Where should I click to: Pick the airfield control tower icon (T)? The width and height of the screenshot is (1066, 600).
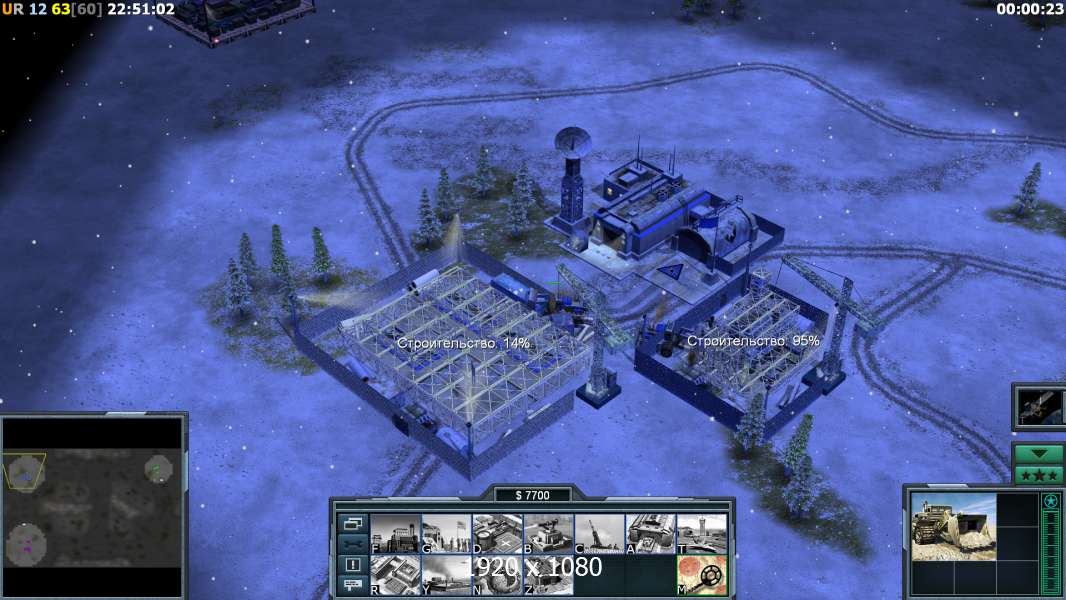(x=702, y=534)
